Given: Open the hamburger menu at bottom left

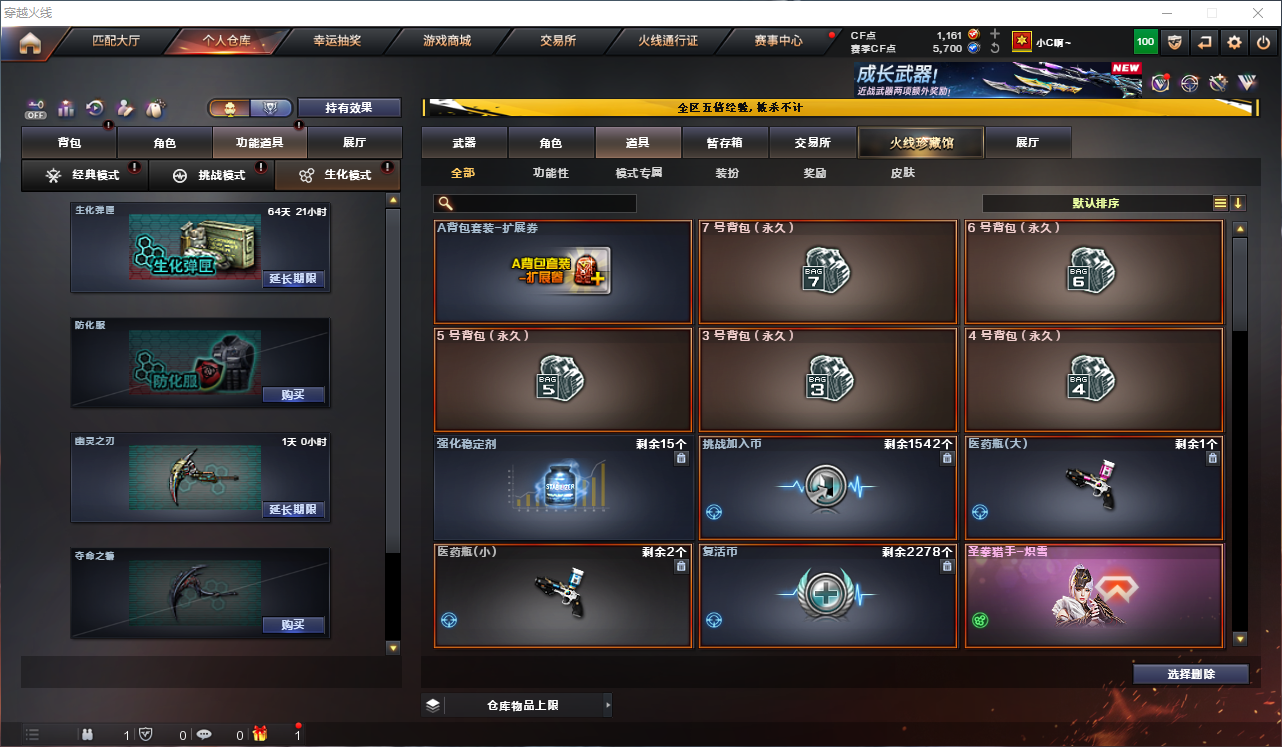Looking at the screenshot, I should click(x=33, y=734).
